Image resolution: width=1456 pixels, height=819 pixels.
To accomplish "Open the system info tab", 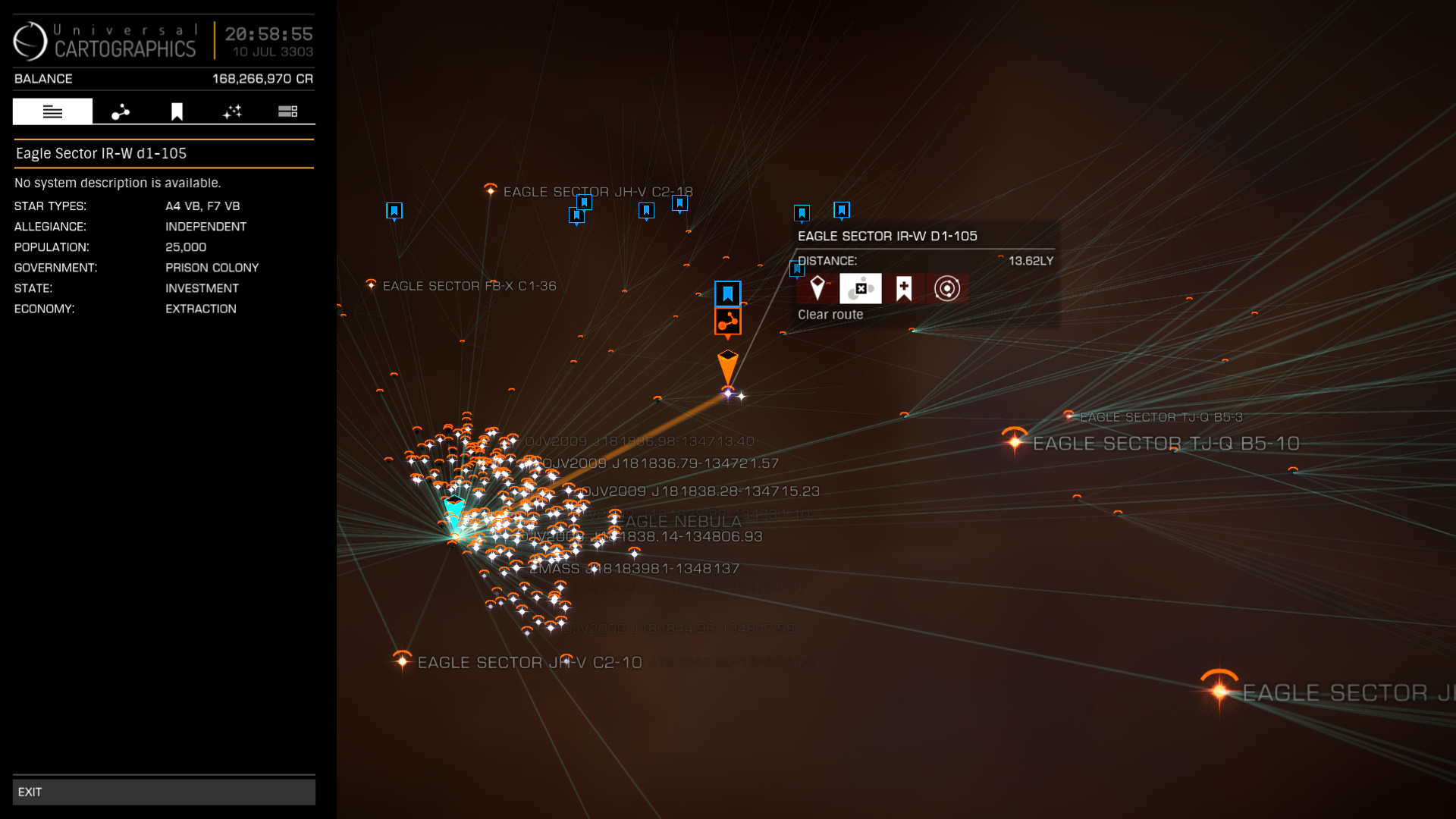I will 52,111.
